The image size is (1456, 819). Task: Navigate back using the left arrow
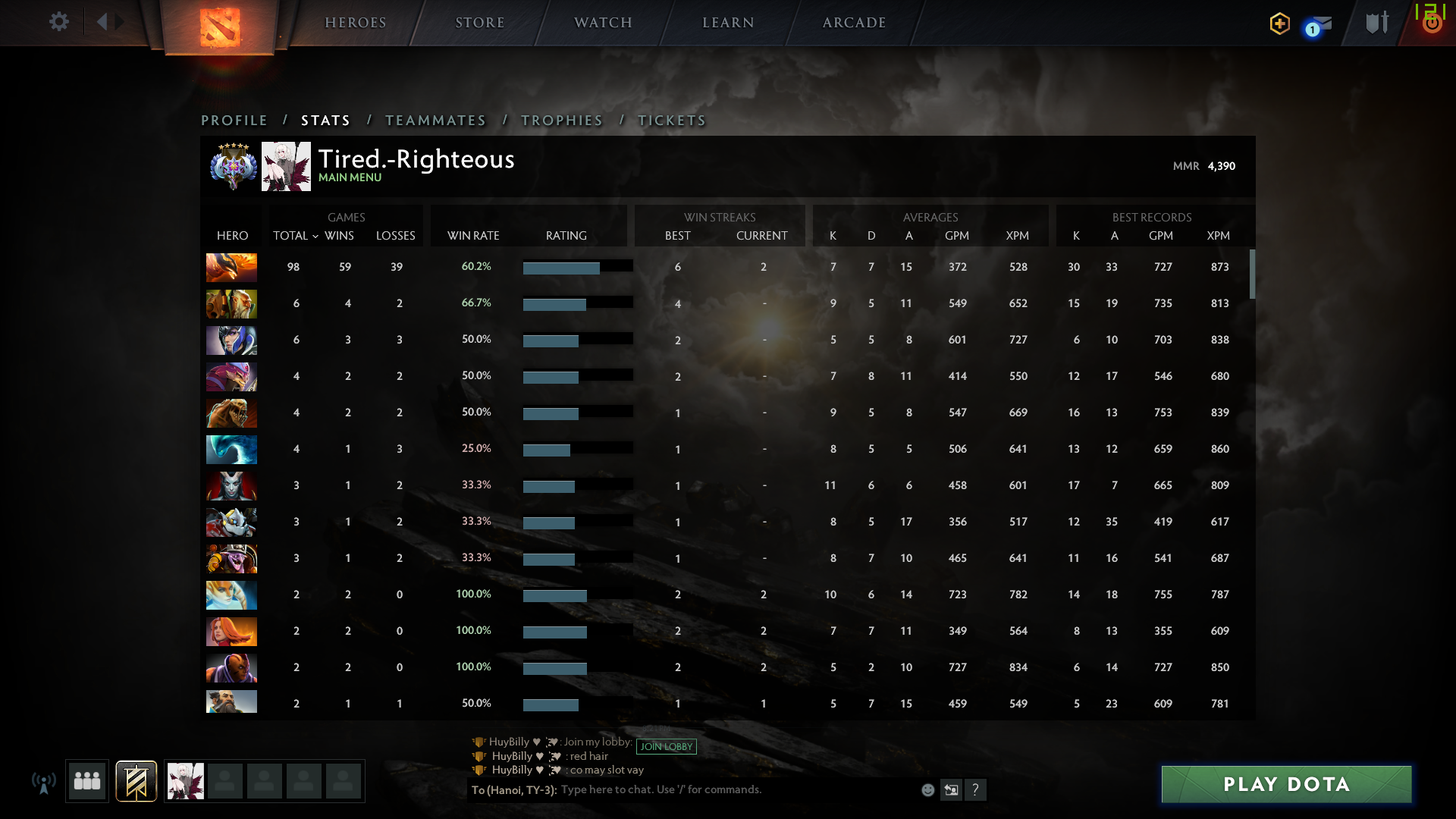pos(103,21)
